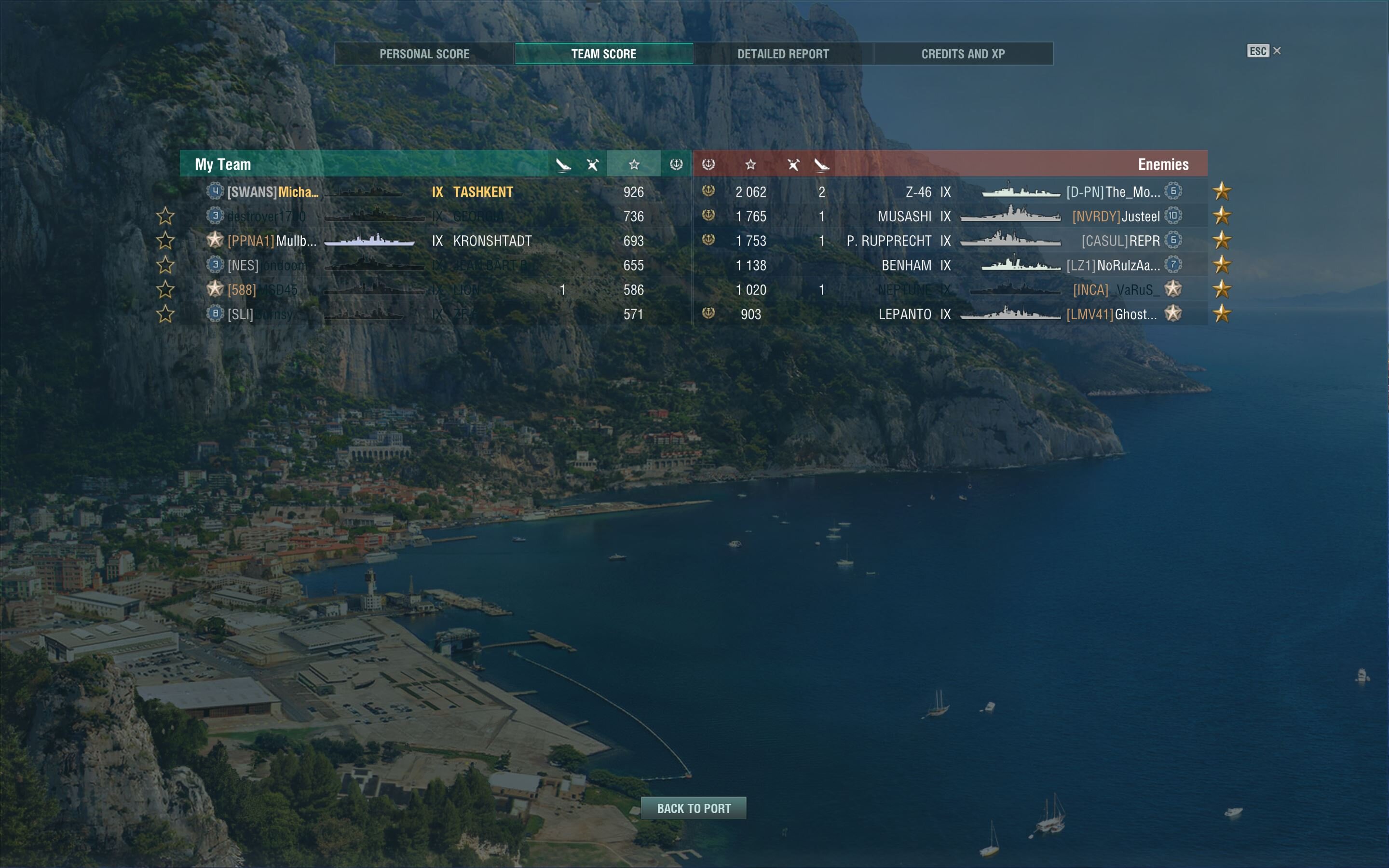Sort my team by ships destroyed
Image resolution: width=1389 pixels, height=868 pixels.
pyautogui.click(x=592, y=165)
